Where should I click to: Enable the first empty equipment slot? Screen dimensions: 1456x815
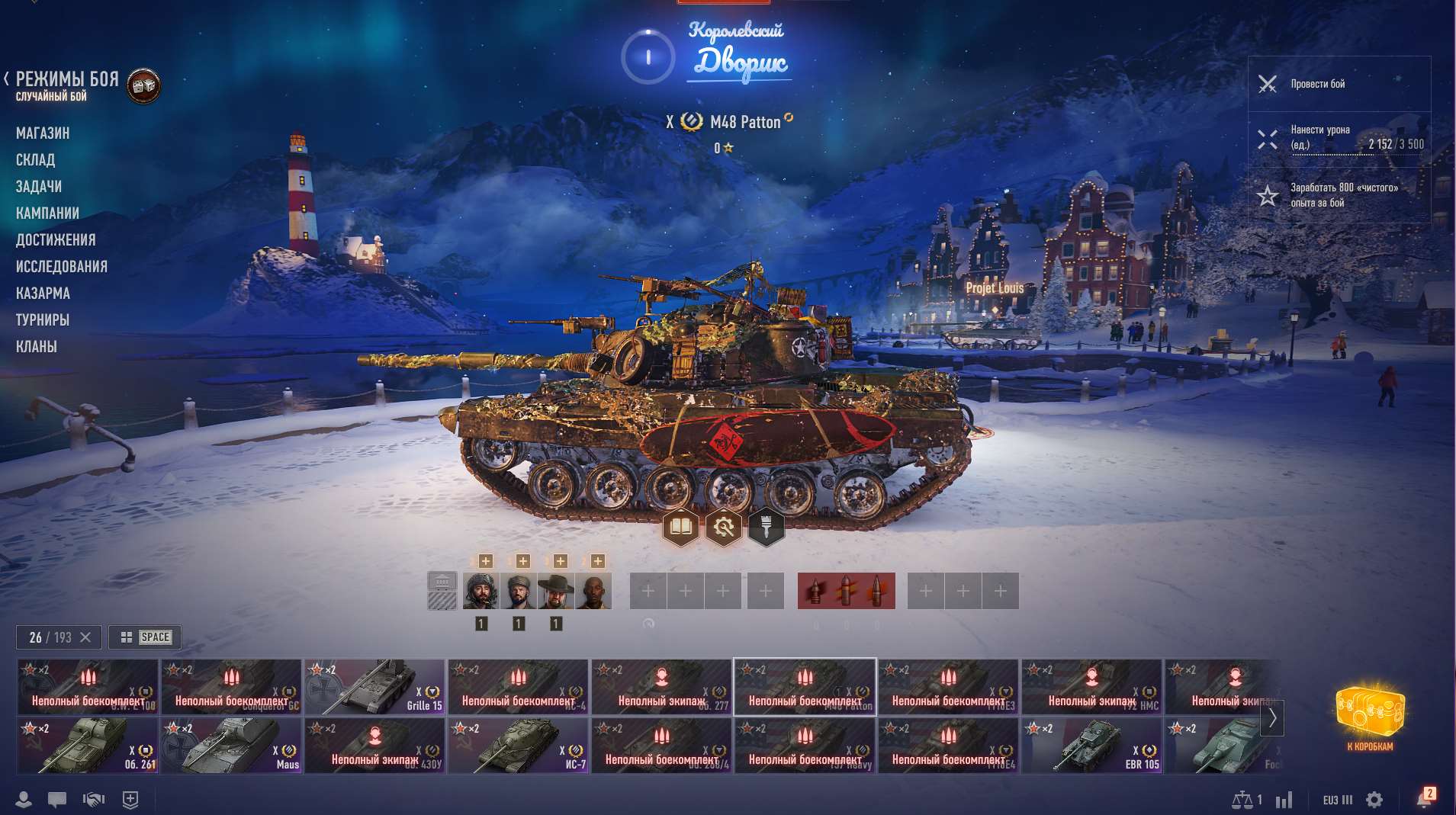tap(647, 591)
